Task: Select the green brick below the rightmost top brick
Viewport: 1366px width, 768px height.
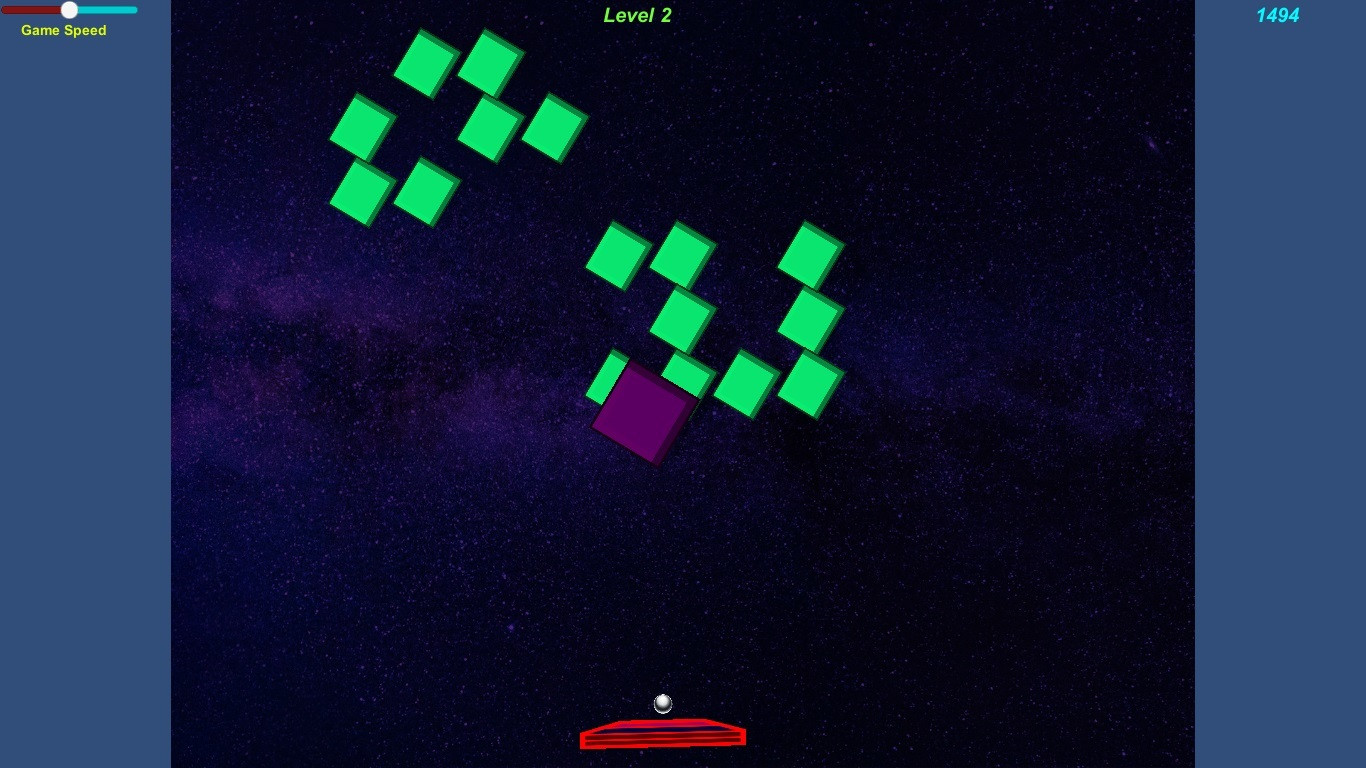Action: tap(812, 317)
